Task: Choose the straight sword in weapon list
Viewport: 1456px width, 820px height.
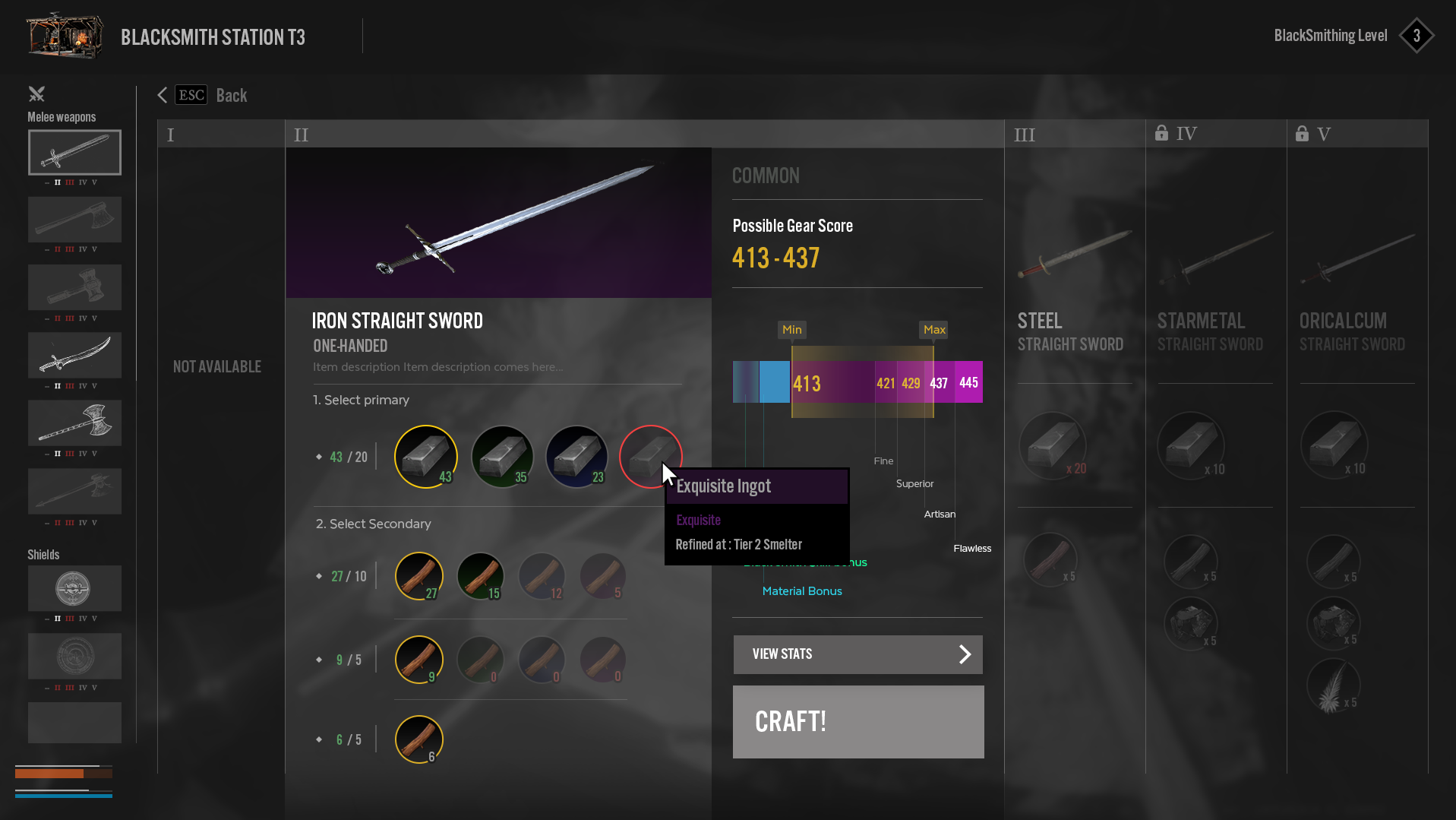Action: 74,153
